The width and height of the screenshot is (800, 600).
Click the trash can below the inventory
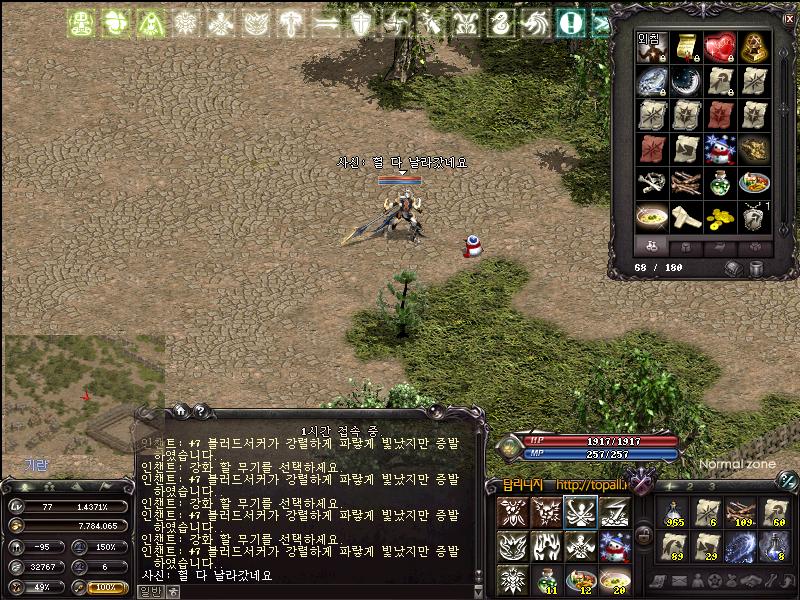pos(756,268)
